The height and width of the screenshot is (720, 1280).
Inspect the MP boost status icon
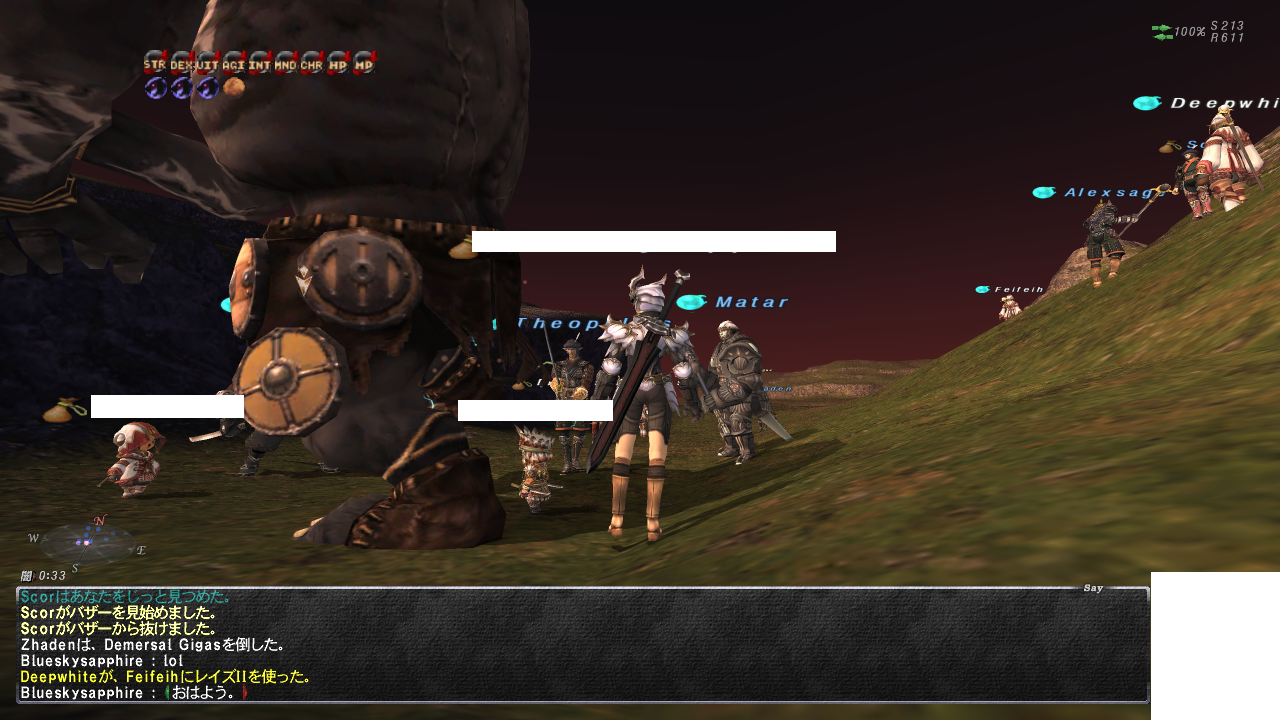pyautogui.click(x=364, y=64)
